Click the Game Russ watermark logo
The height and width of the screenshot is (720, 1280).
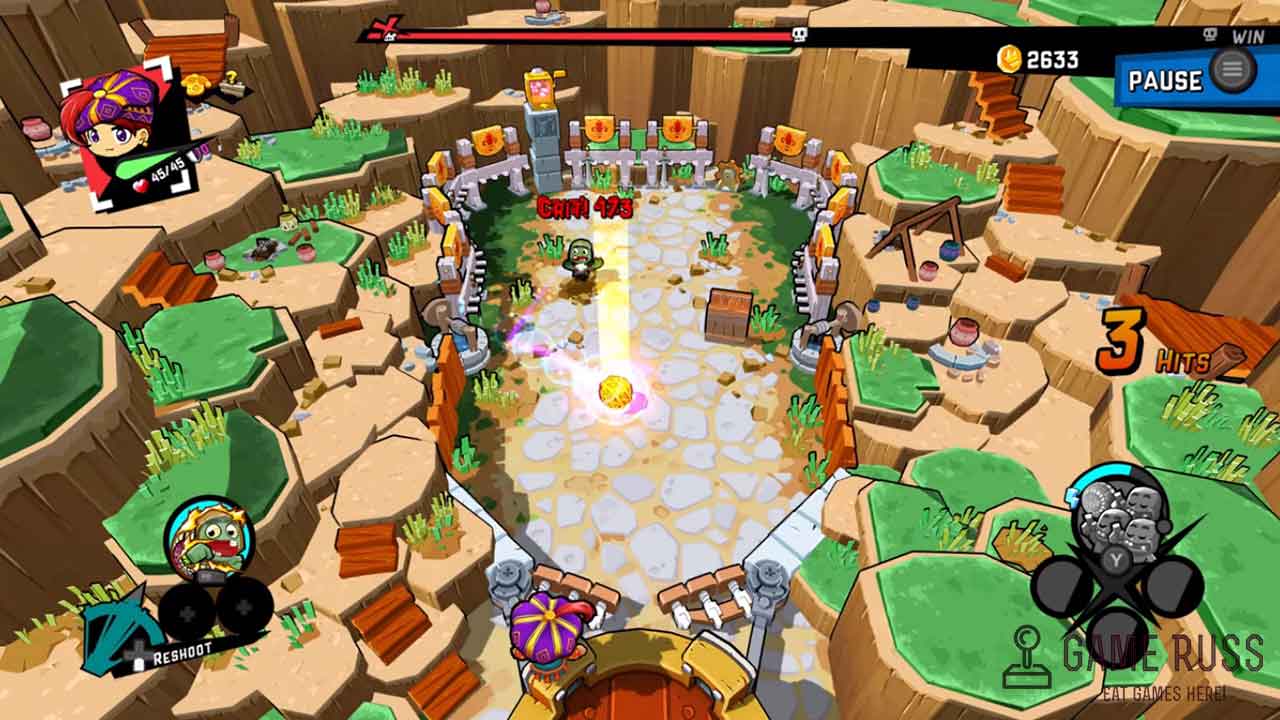[x=1141, y=660]
